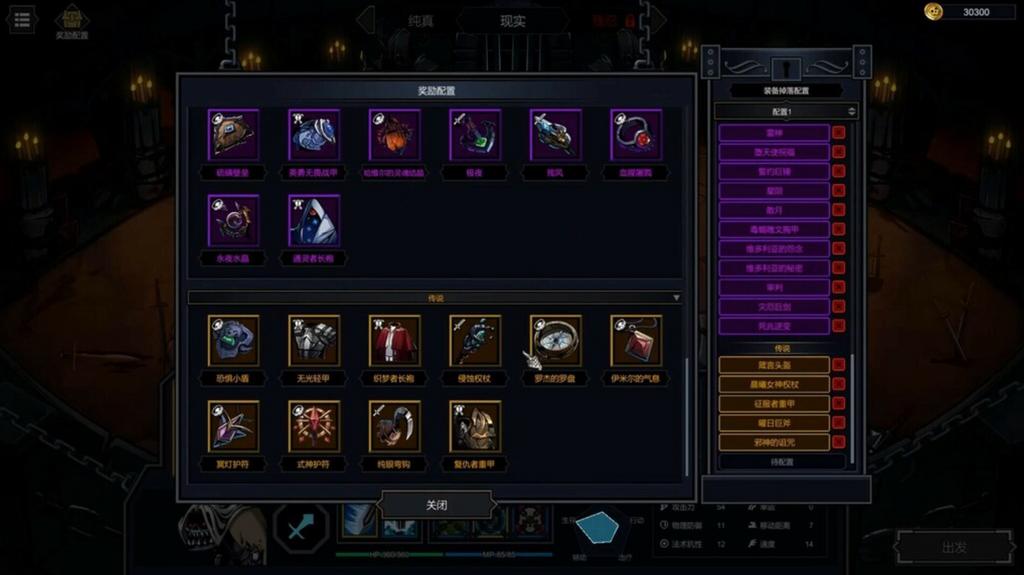Collapse the 传说 section header

[x=436, y=298]
